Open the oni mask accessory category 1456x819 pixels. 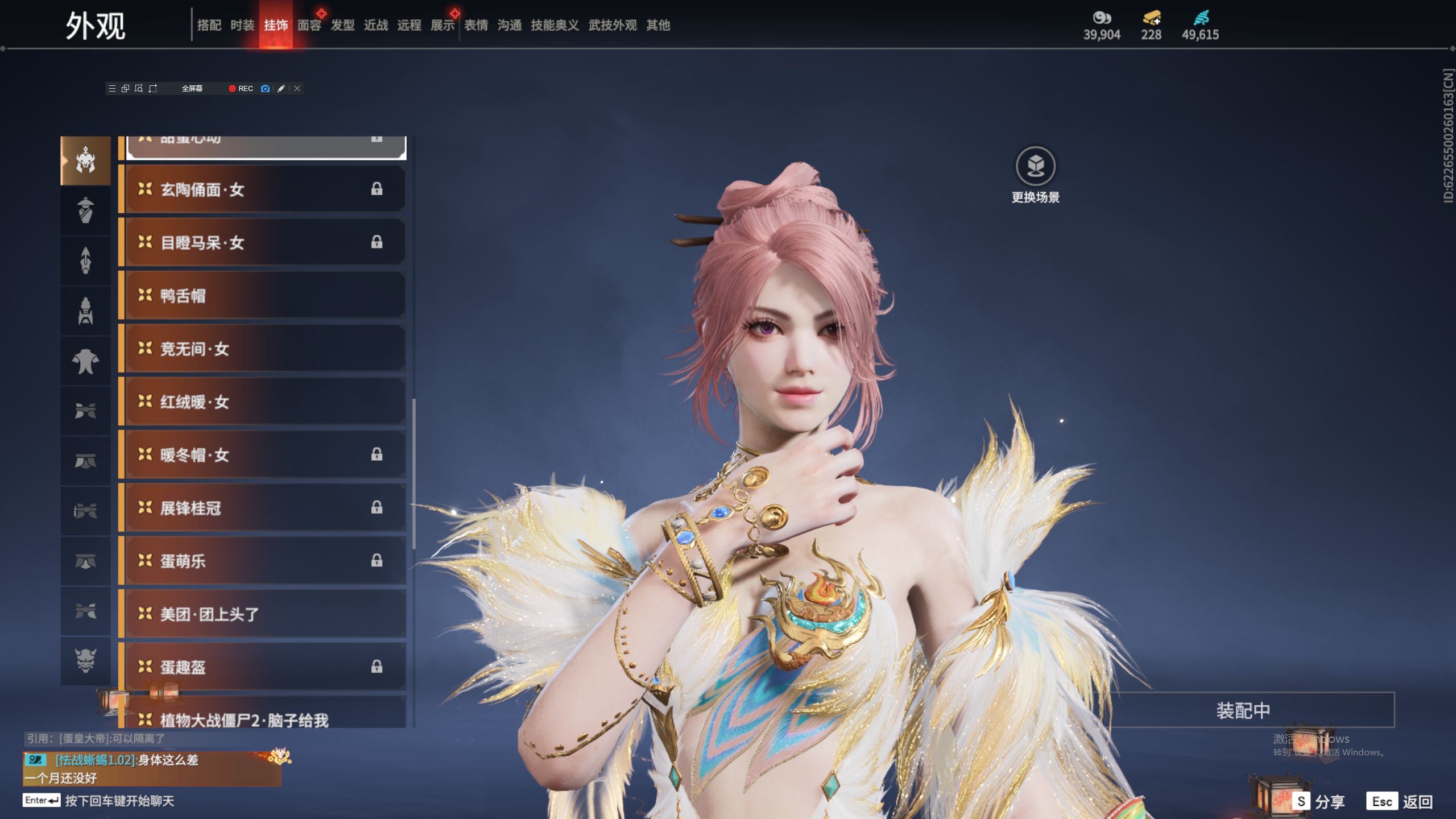pos(85,660)
